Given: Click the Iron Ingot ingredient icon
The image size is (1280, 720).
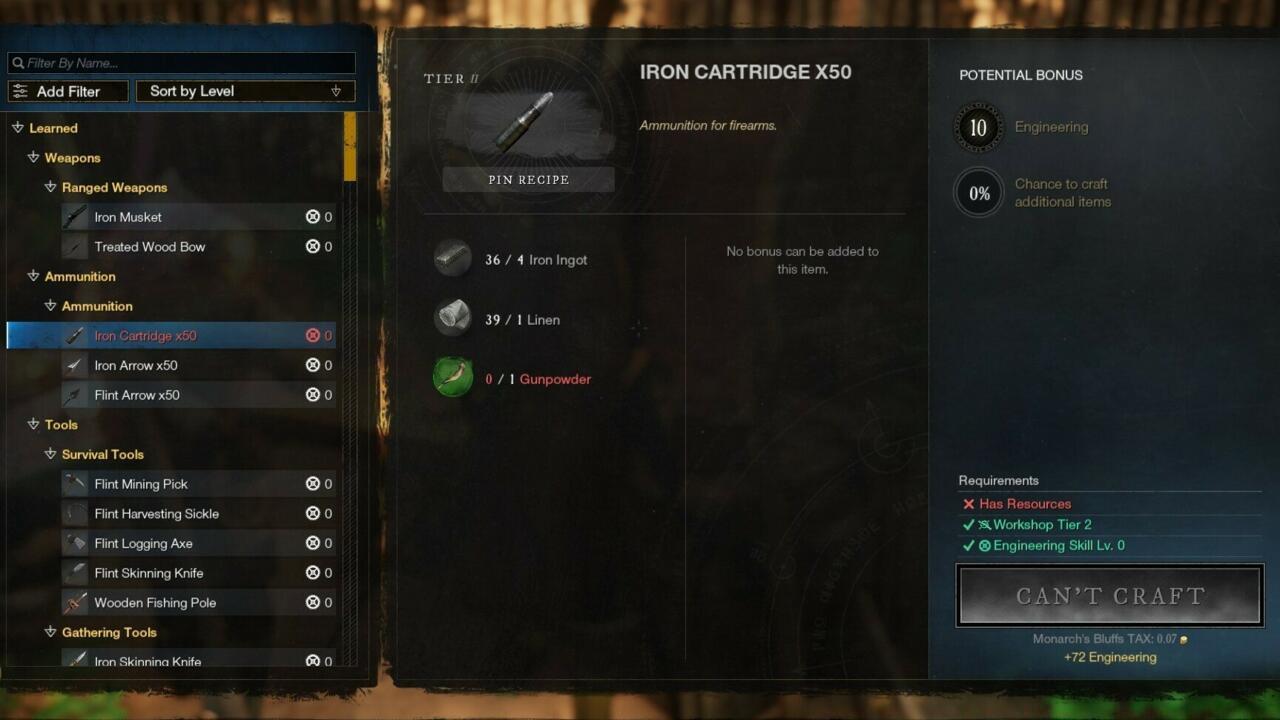Looking at the screenshot, I should pos(453,259).
